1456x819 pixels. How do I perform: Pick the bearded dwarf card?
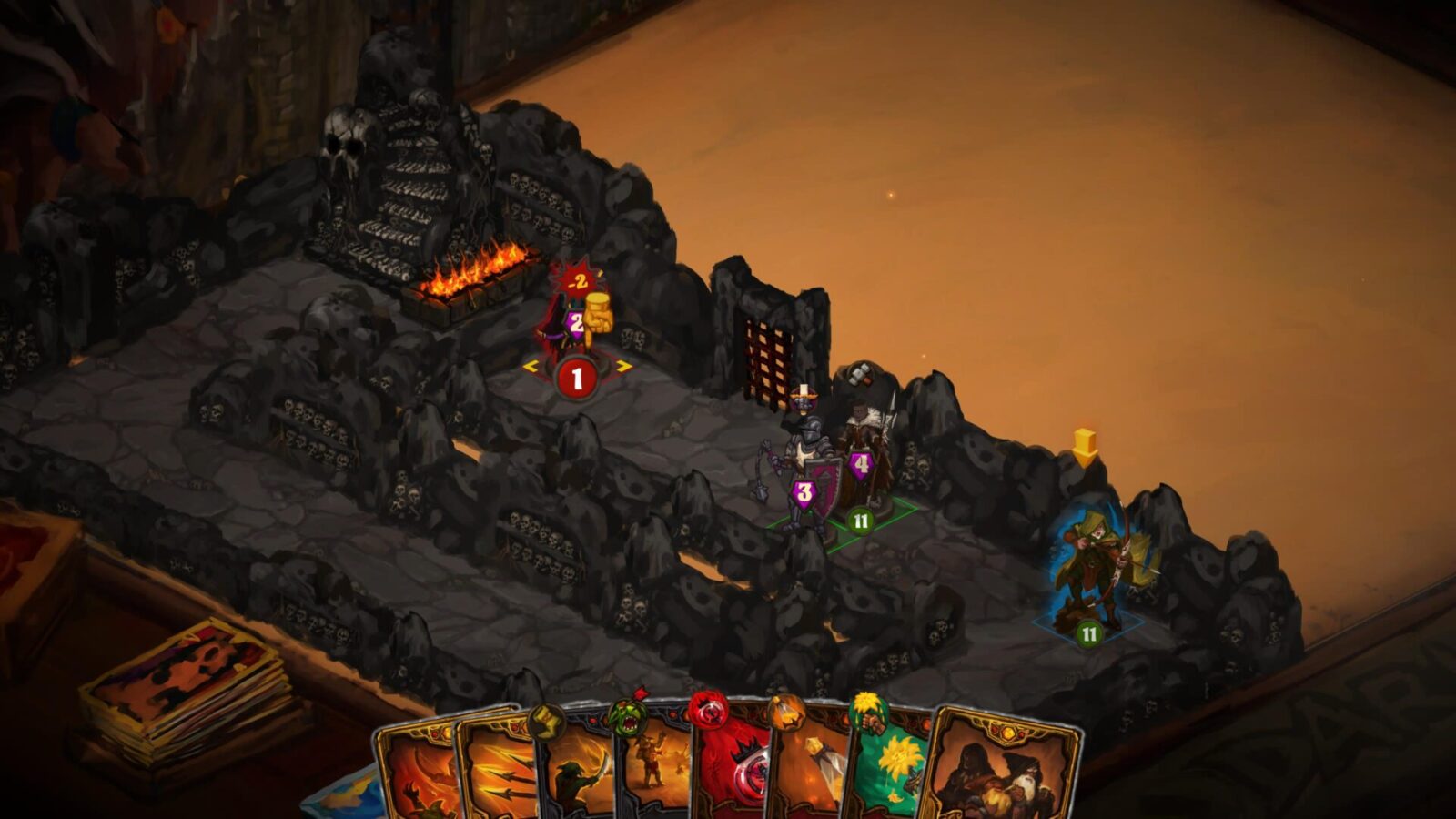[x=1001, y=769]
